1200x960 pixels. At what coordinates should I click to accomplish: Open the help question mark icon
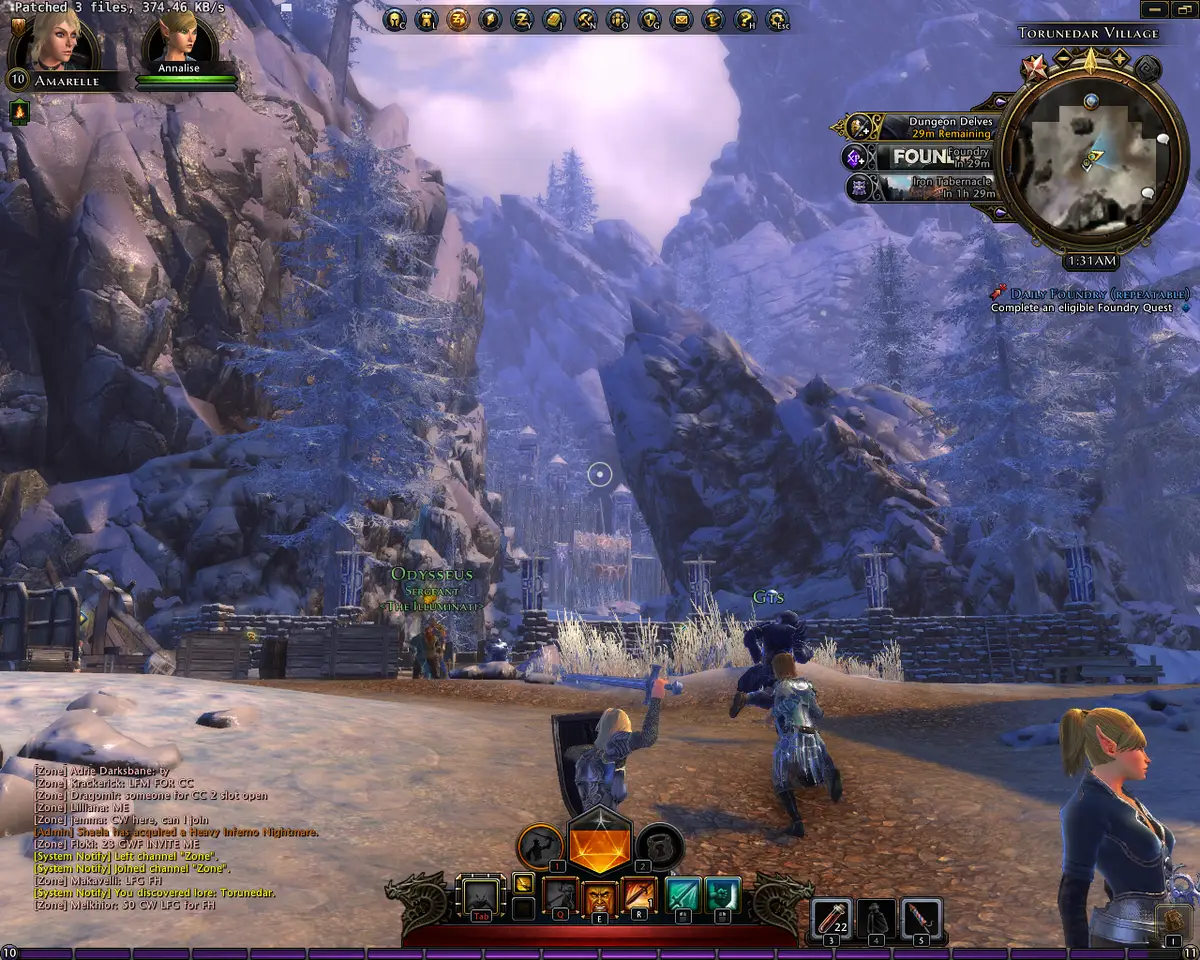pyautogui.click(x=745, y=19)
